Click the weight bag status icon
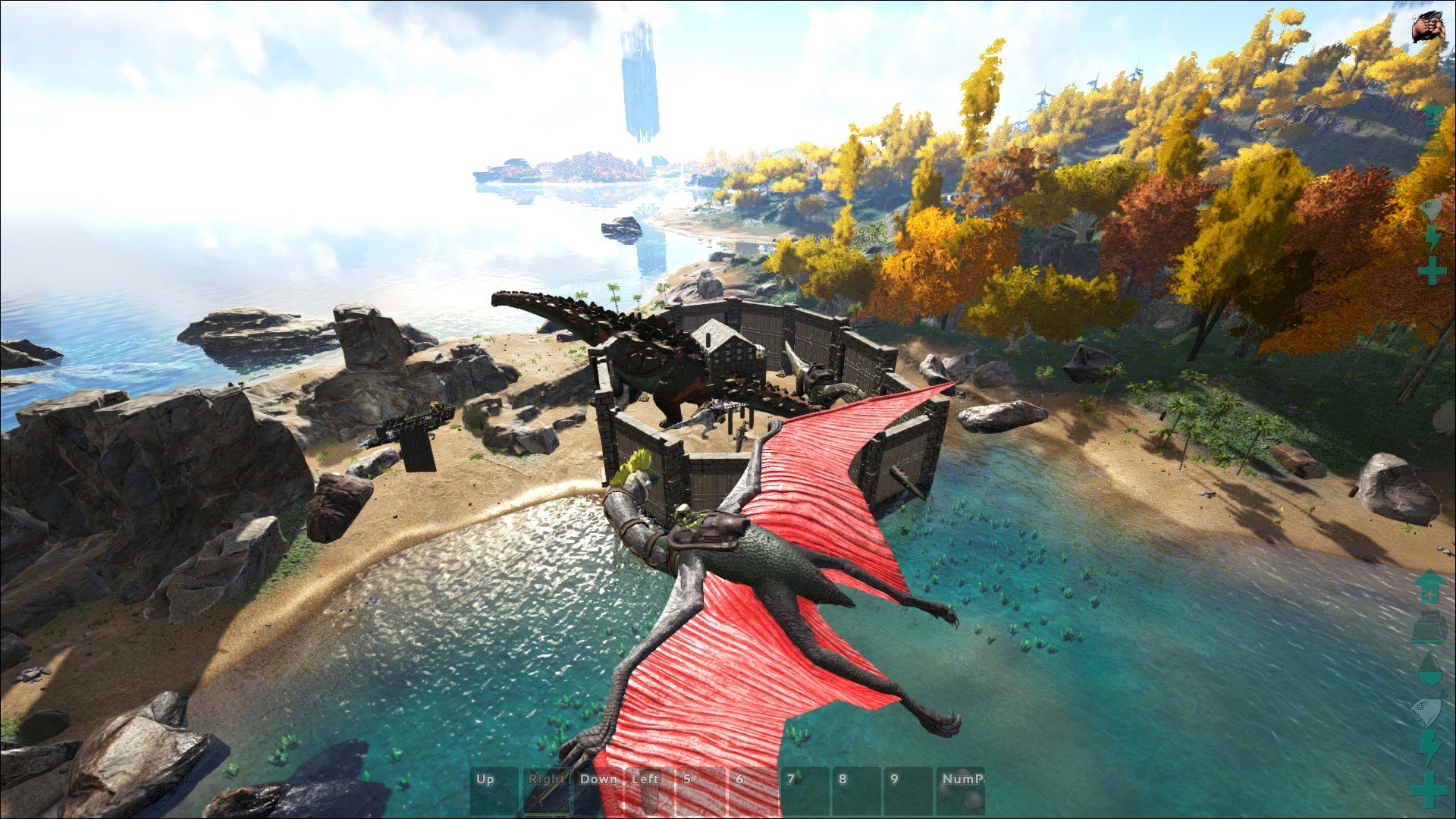This screenshot has height=819, width=1456. pos(1429,627)
